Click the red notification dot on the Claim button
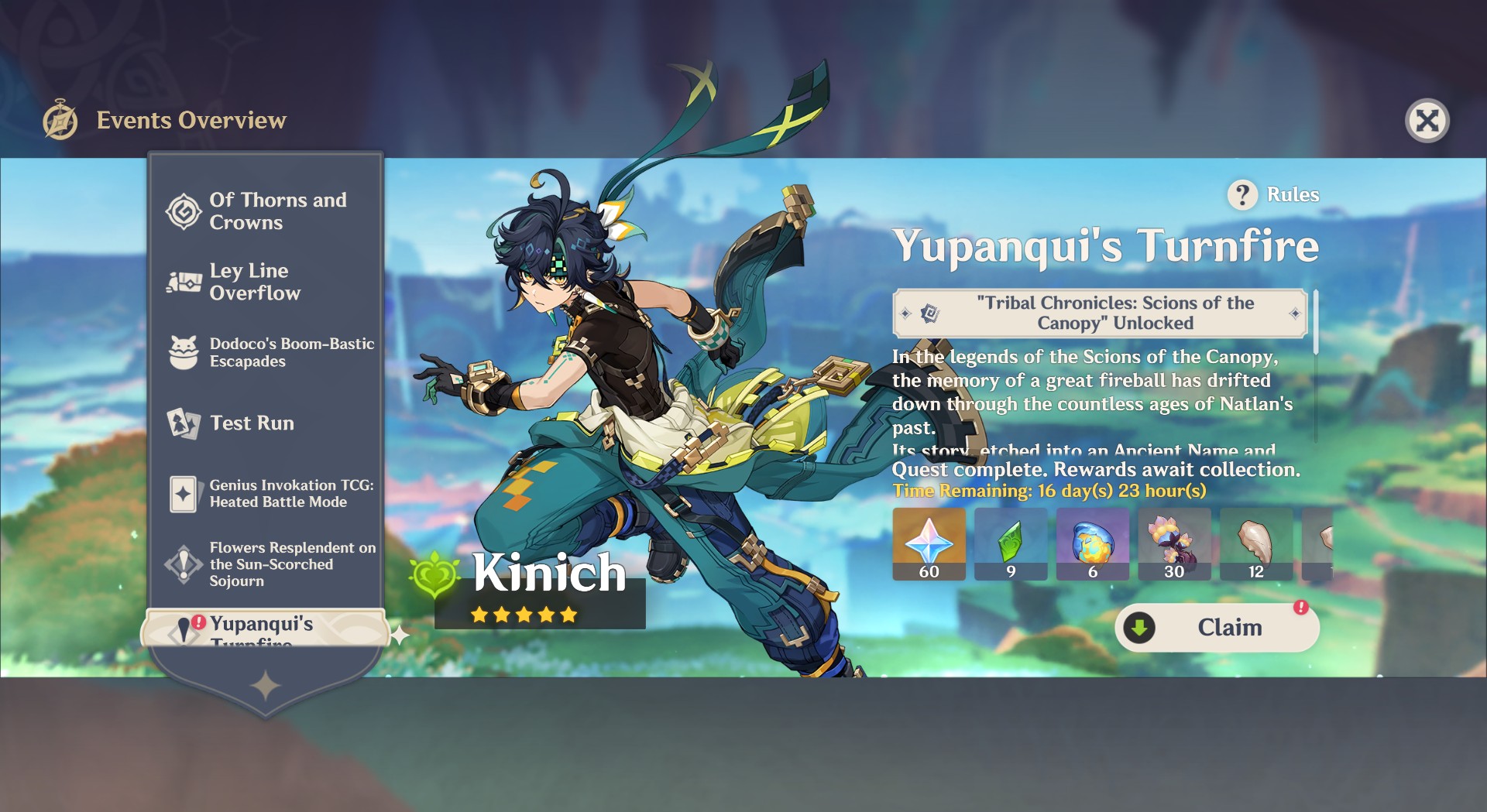The width and height of the screenshot is (1487, 812). click(x=1301, y=608)
